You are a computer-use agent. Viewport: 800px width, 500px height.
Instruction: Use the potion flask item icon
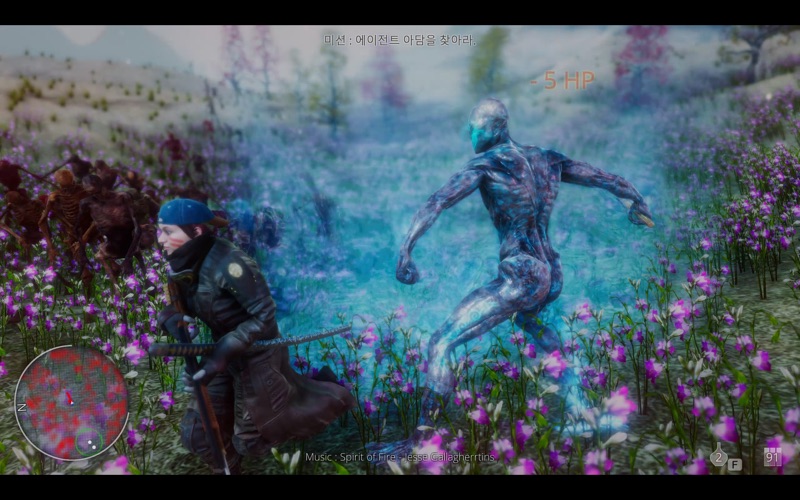pos(718,457)
